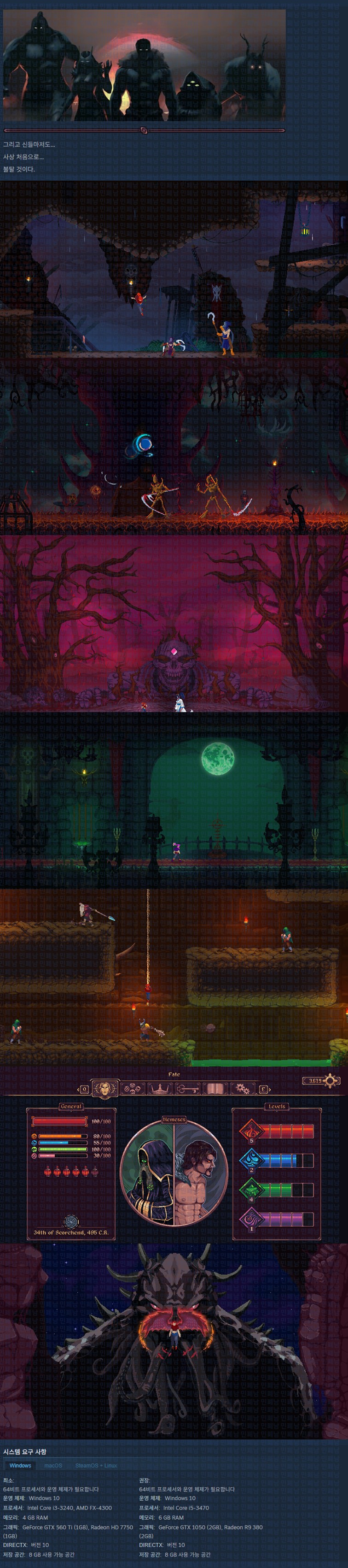Screen dimensions: 348x1568
Task: Choose the green level icon
Action: coord(250,1189)
